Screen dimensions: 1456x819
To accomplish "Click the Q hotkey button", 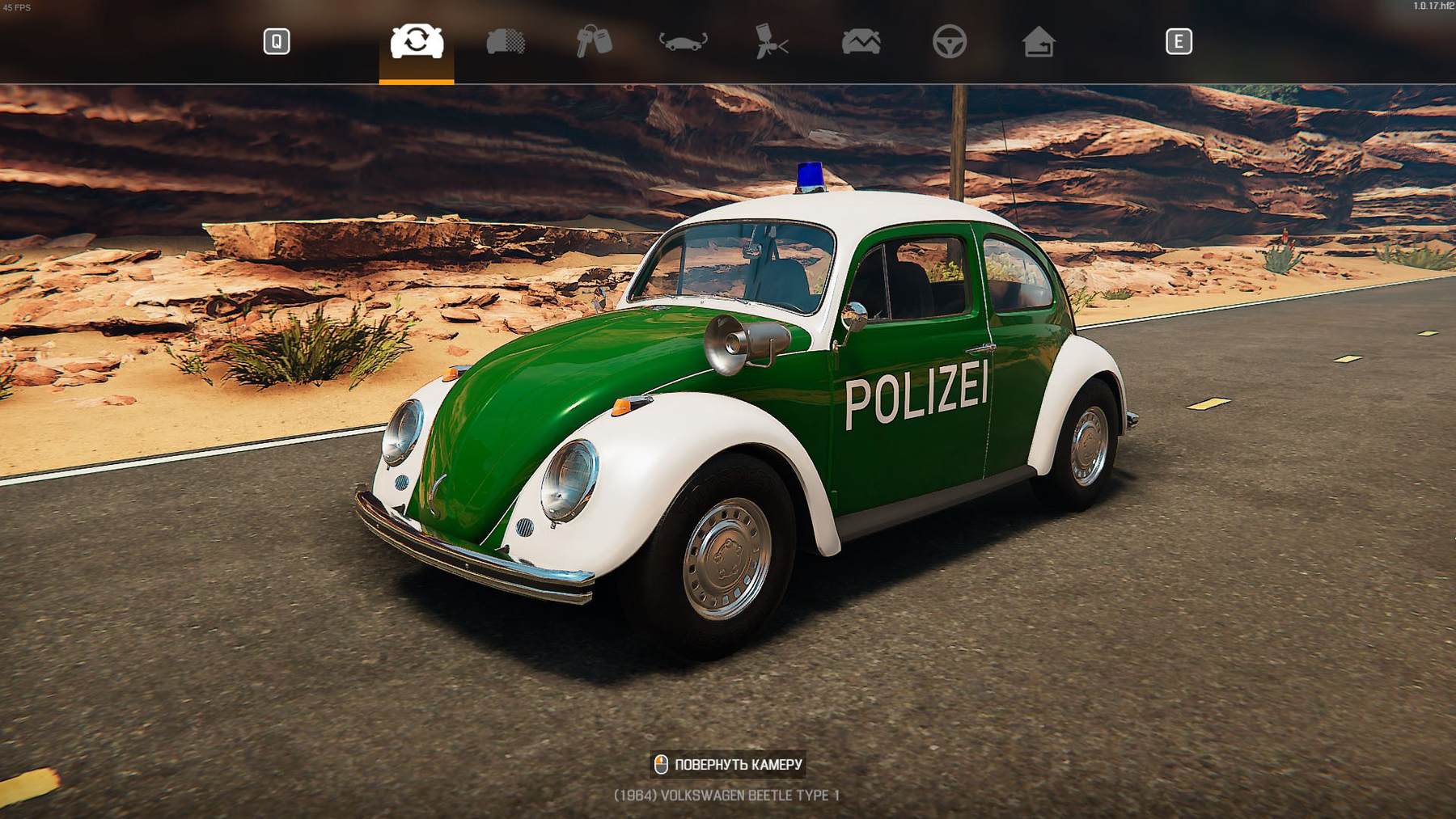I will (x=276, y=40).
